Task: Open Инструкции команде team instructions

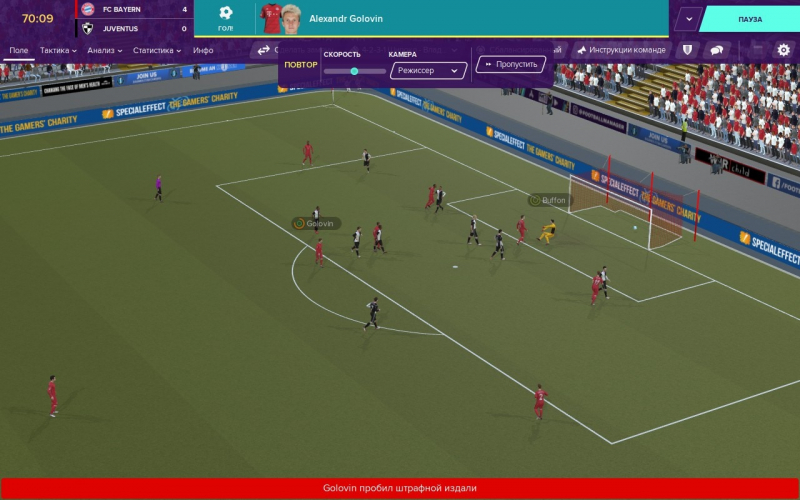Action: (x=620, y=50)
